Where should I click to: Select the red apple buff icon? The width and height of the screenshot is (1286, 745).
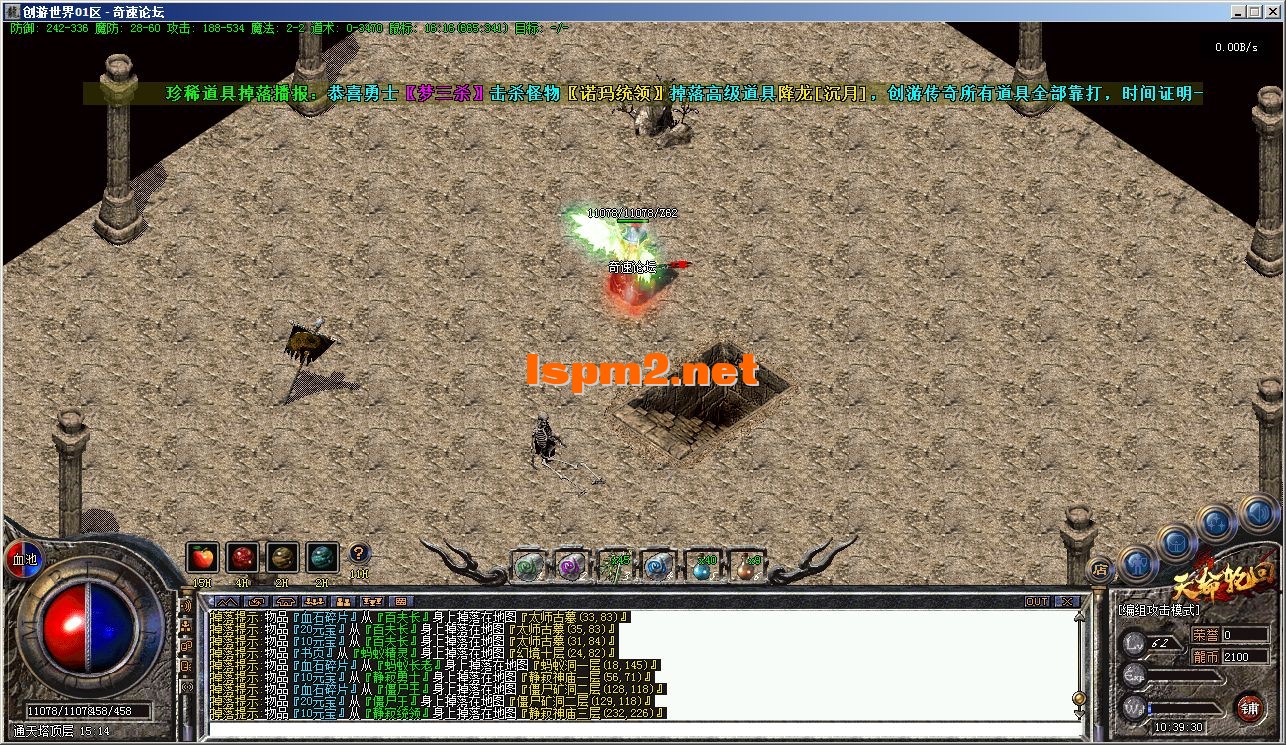click(x=202, y=558)
